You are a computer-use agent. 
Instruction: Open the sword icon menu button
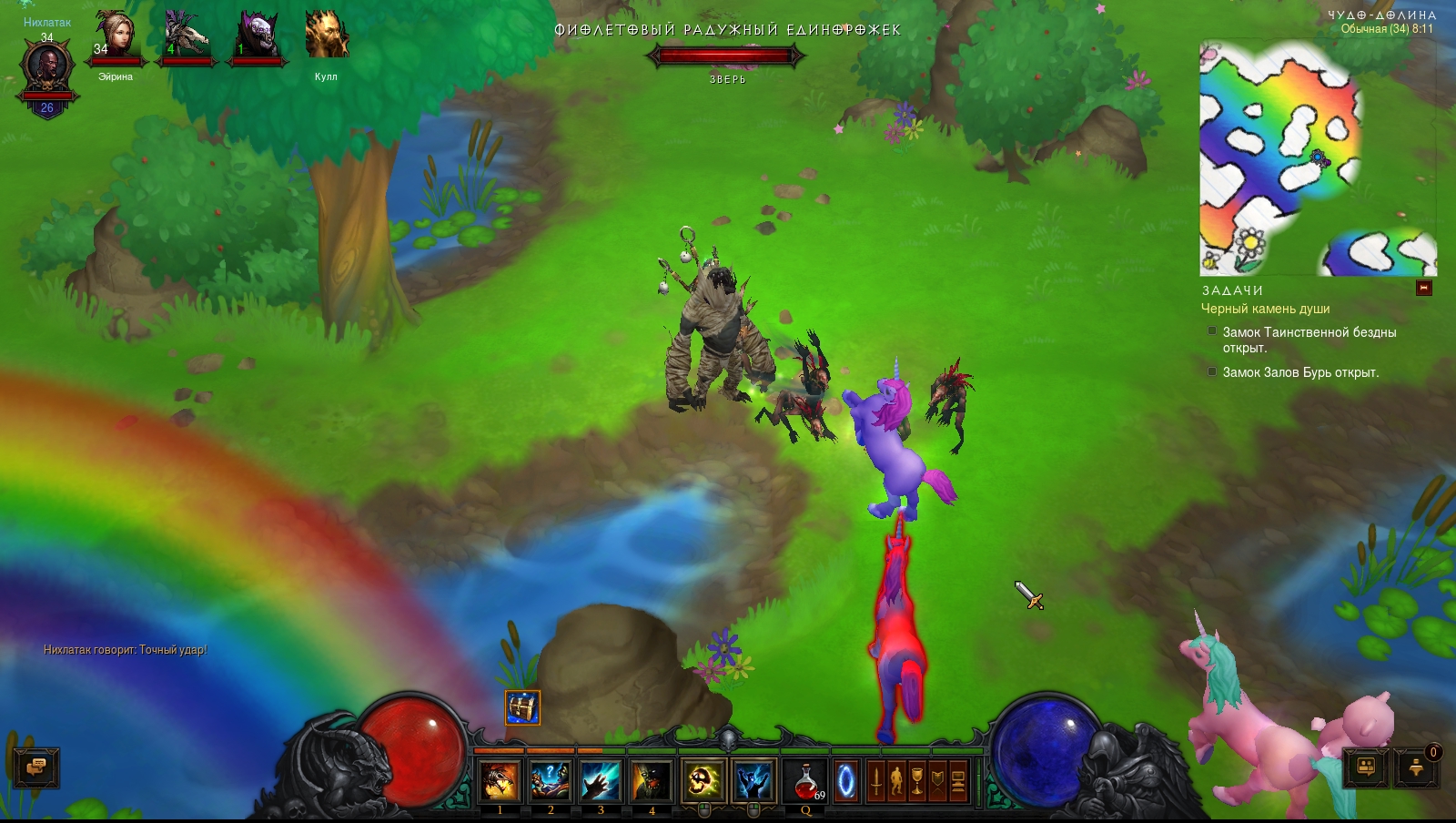875,781
